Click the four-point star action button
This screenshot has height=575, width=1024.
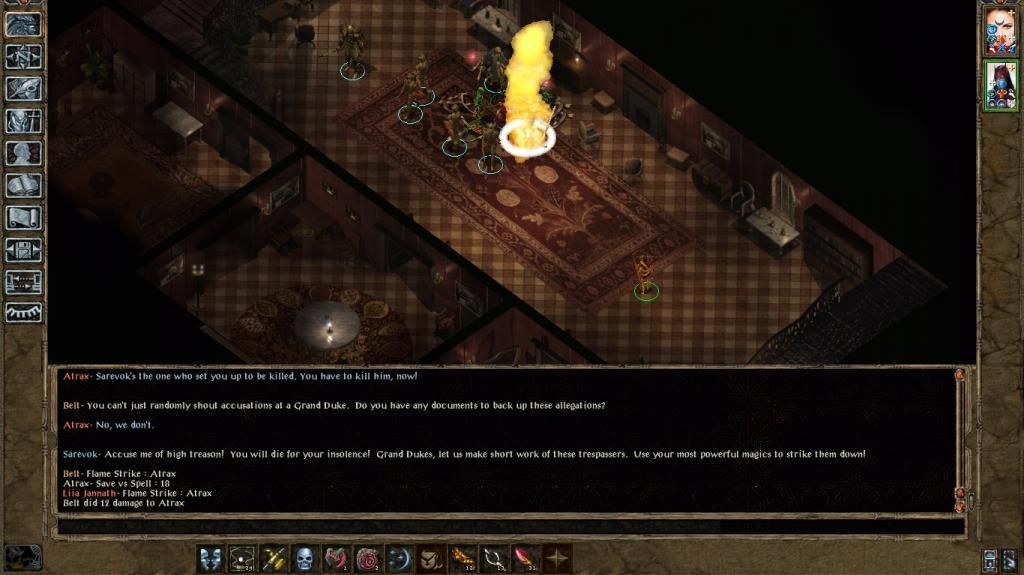(558, 559)
